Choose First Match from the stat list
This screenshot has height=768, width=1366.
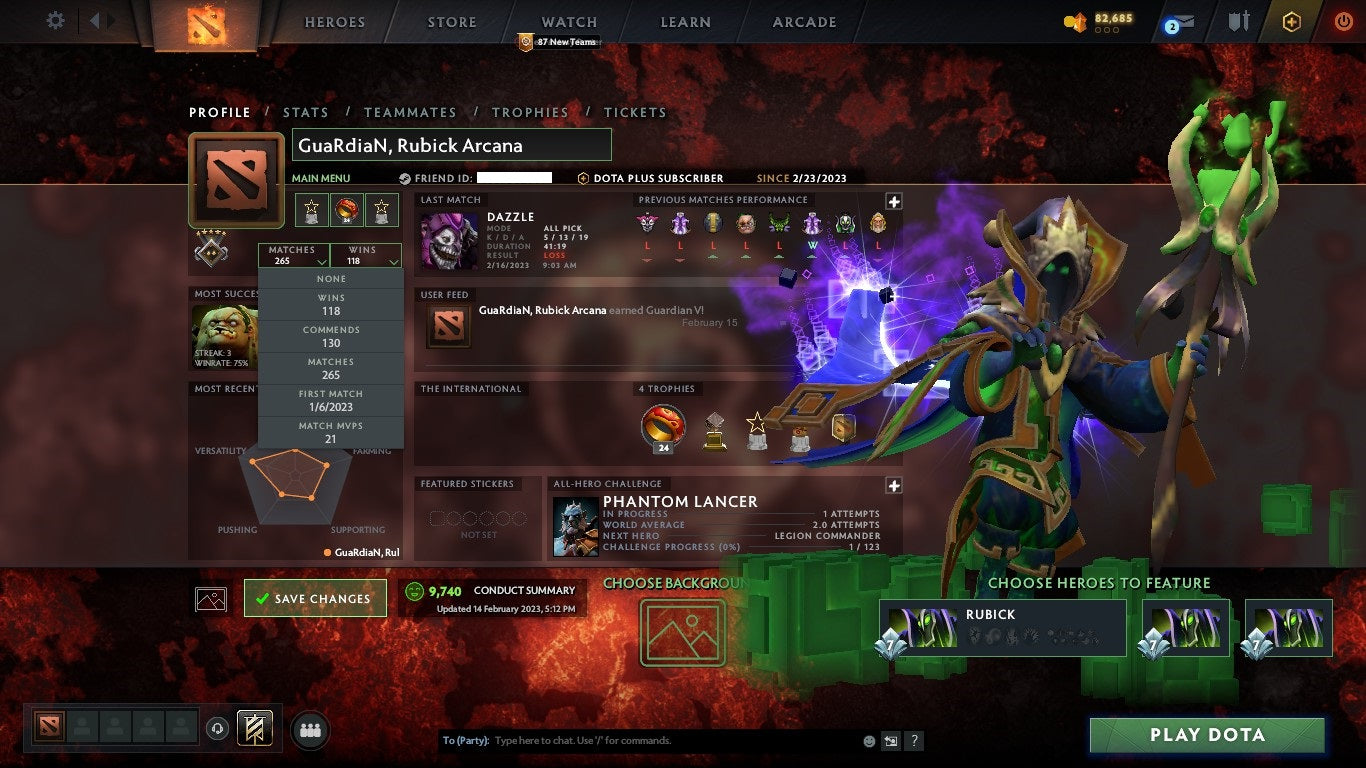[330, 399]
